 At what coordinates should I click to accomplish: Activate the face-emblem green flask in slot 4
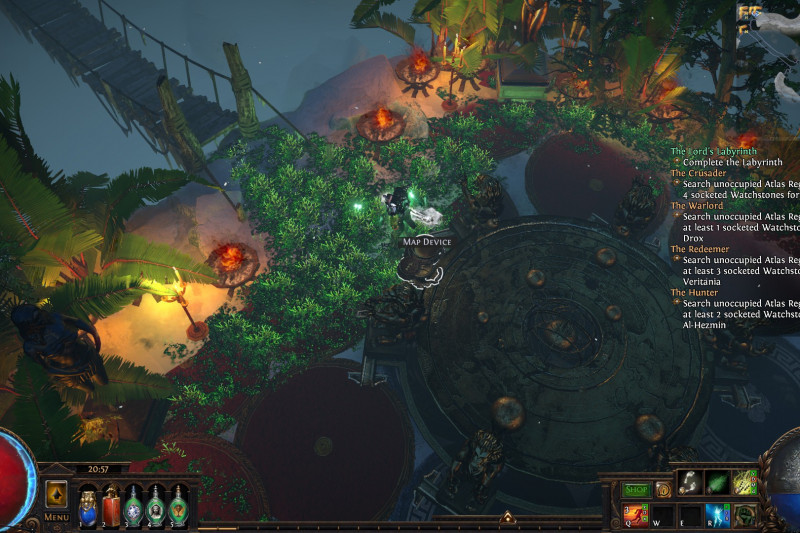pyautogui.click(x=156, y=505)
